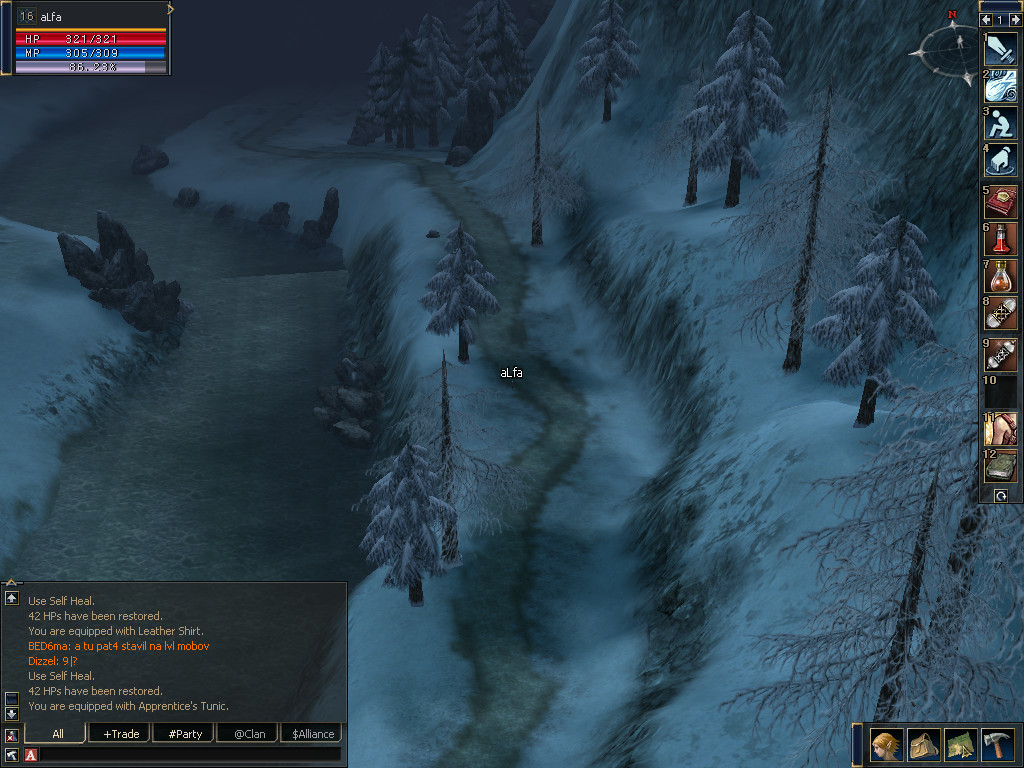The height and width of the screenshot is (768, 1024).
Task: Open the world map icon
Action: (960, 745)
